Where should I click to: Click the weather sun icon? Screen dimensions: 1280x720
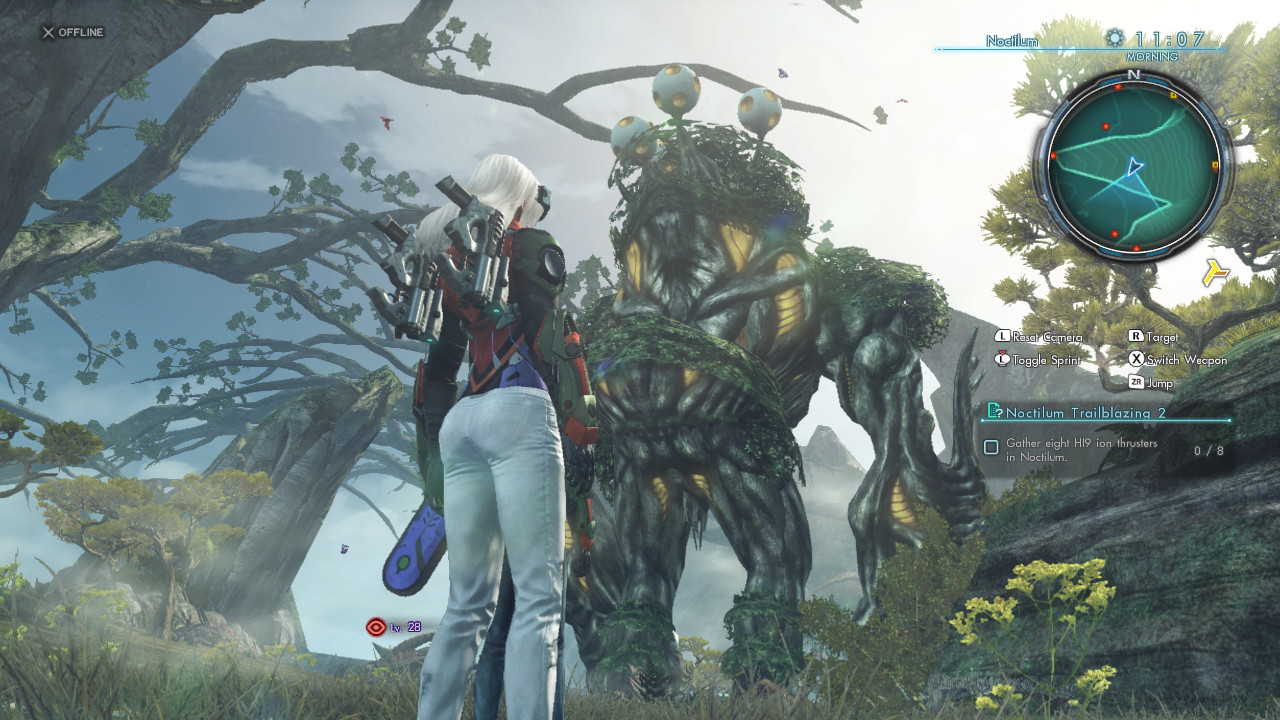[1115, 39]
